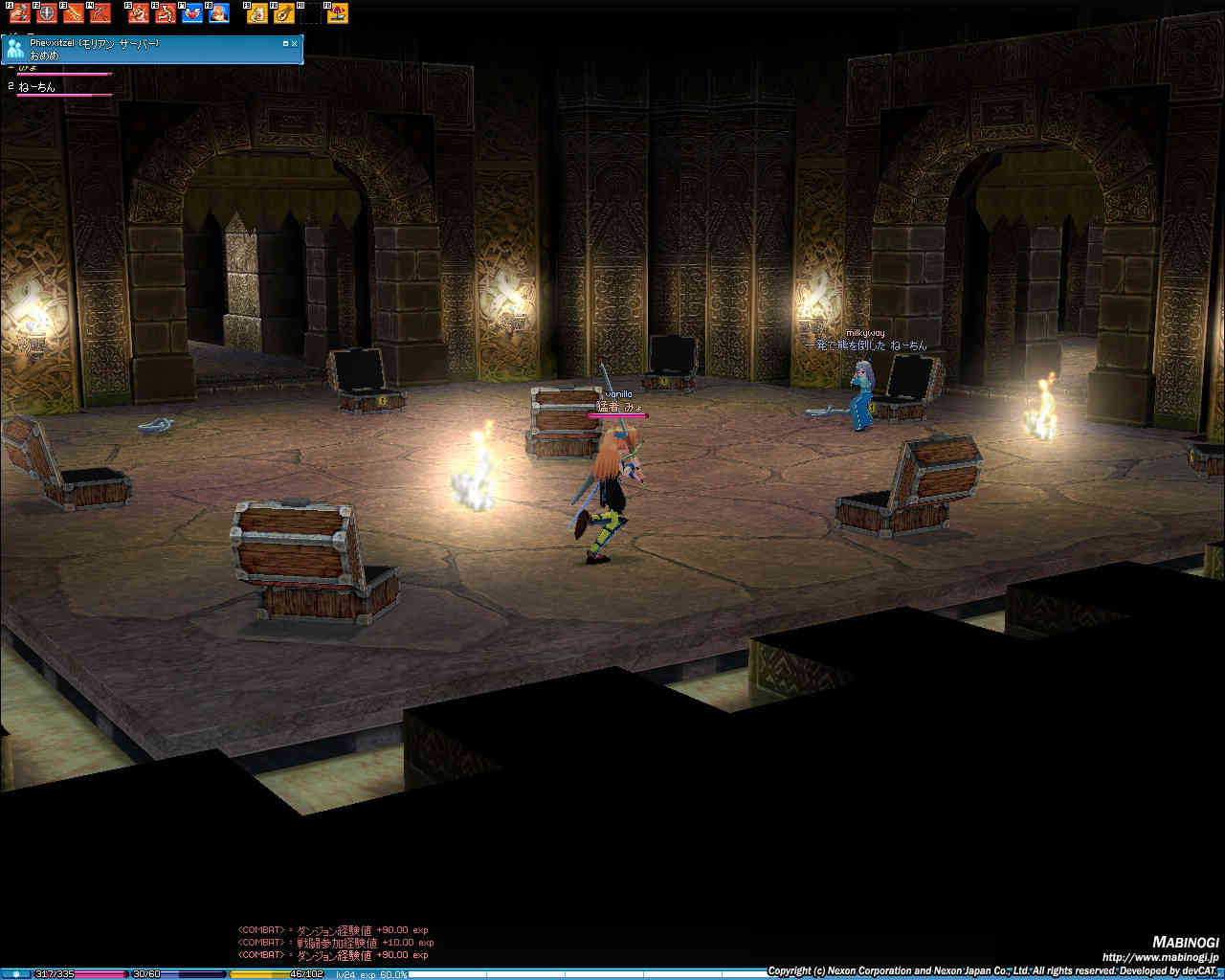1225x980 pixels.
Task: Use the Defense shield skill
Action: click(47, 13)
